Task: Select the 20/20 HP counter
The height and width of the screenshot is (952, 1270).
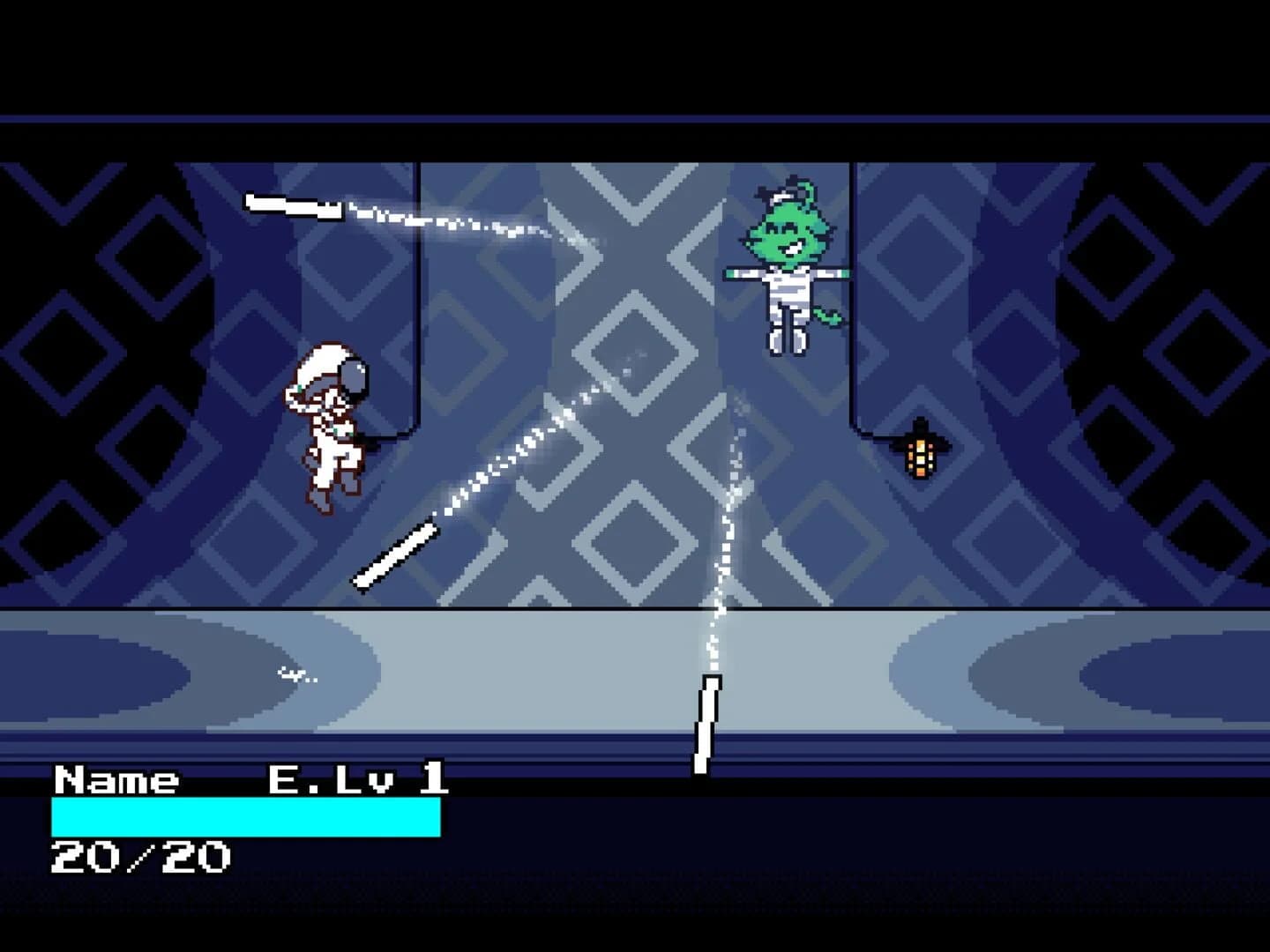Action: click(141, 853)
